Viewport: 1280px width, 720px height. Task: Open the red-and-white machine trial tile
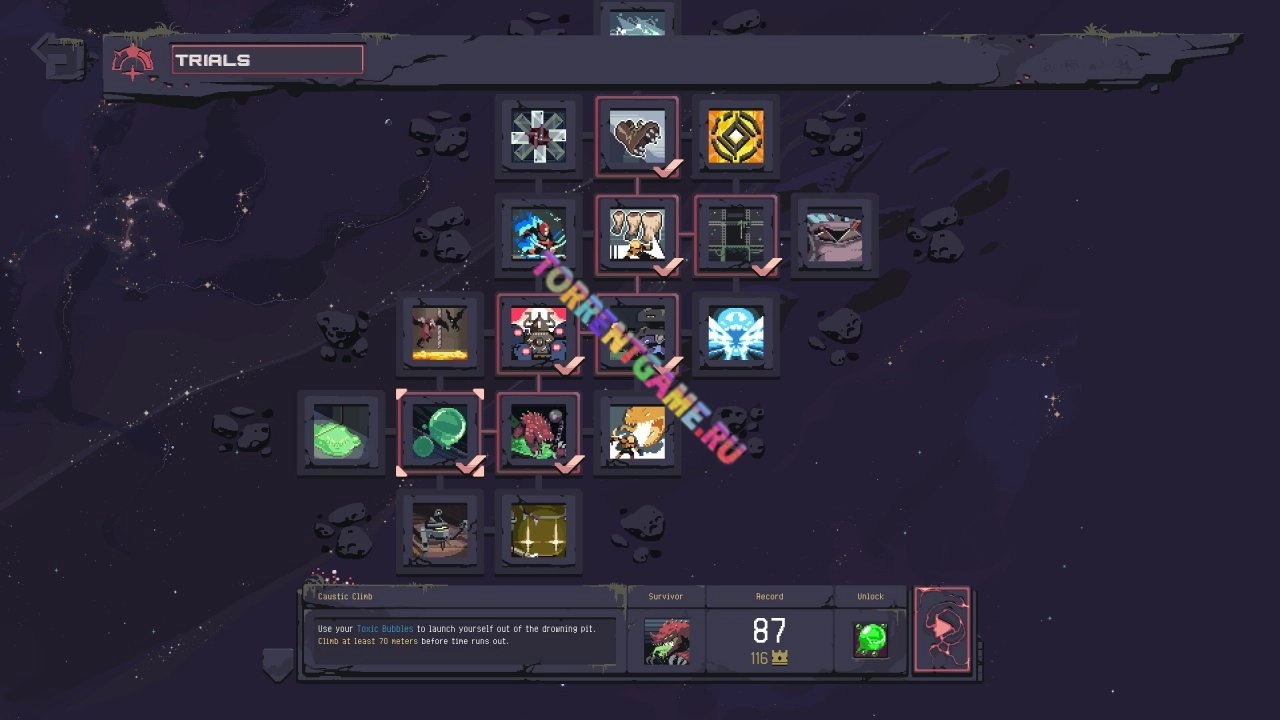[x=538, y=335]
